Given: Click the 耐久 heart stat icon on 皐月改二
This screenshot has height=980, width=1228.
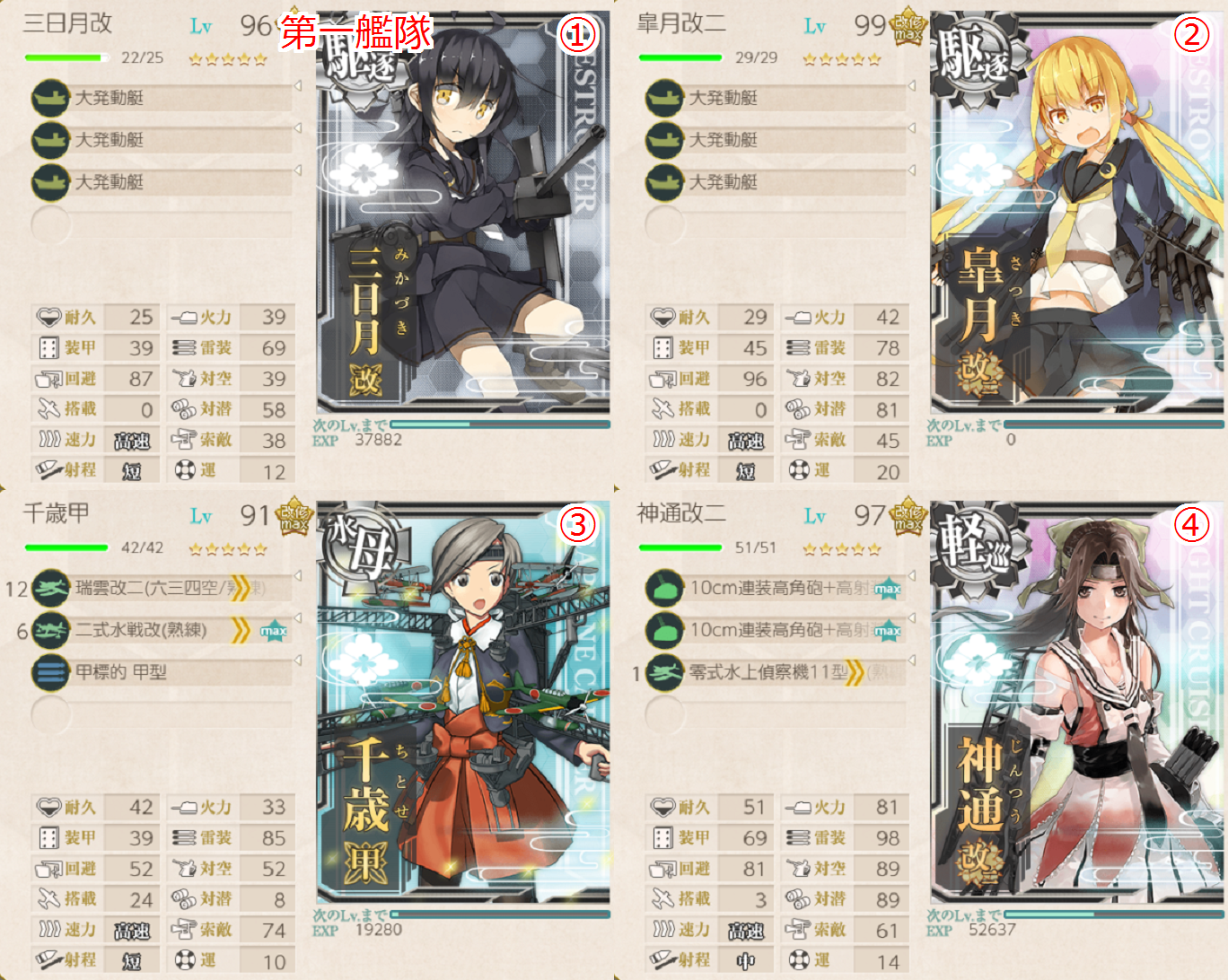Looking at the screenshot, I should [x=662, y=317].
